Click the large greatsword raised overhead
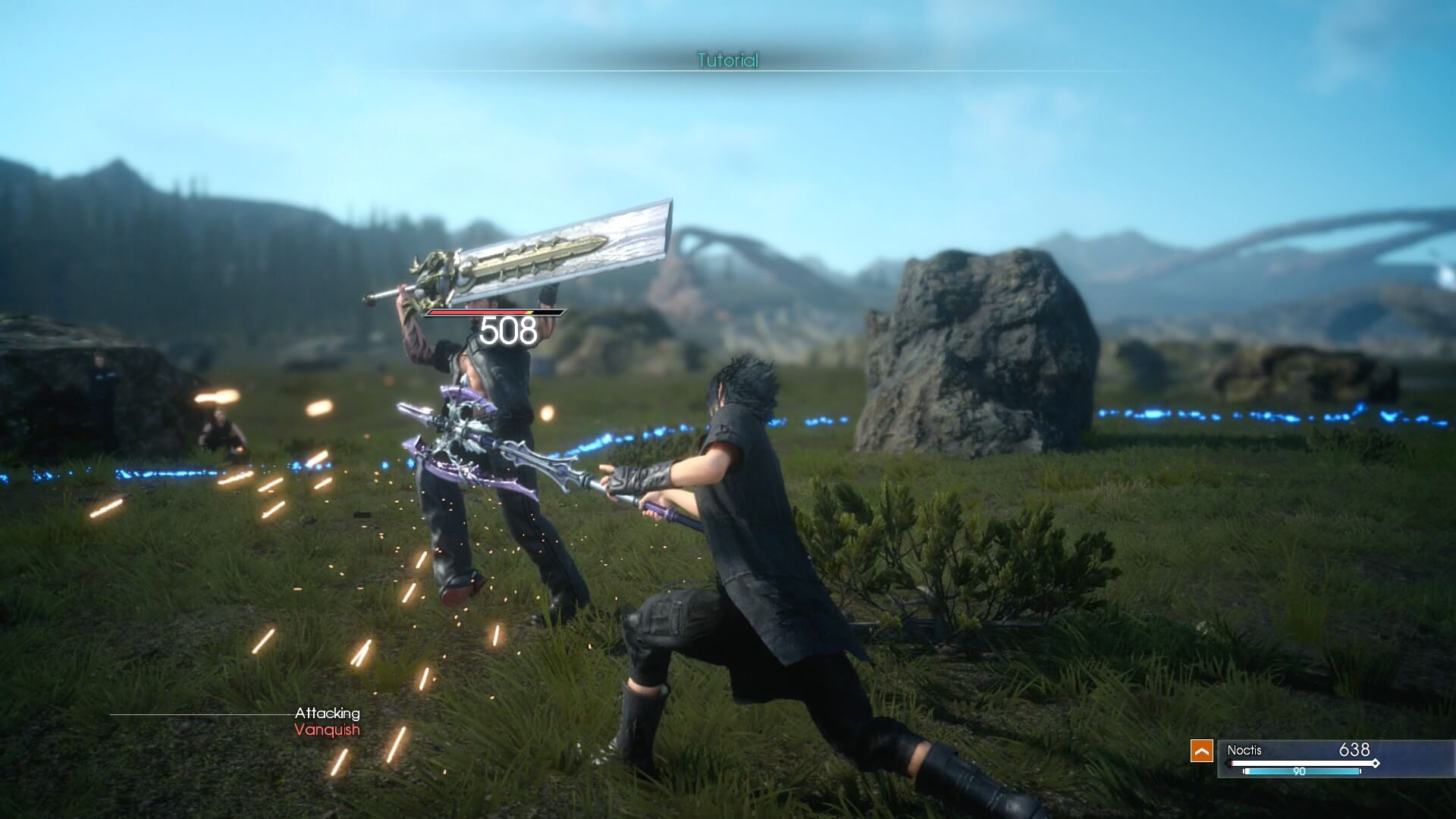1456x819 pixels. pos(546,250)
